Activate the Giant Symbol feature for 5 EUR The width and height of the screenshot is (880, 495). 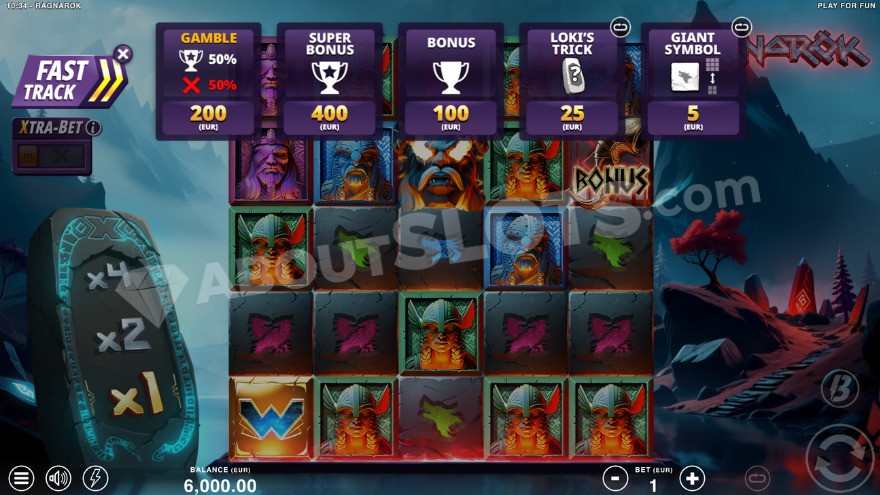coord(693,82)
